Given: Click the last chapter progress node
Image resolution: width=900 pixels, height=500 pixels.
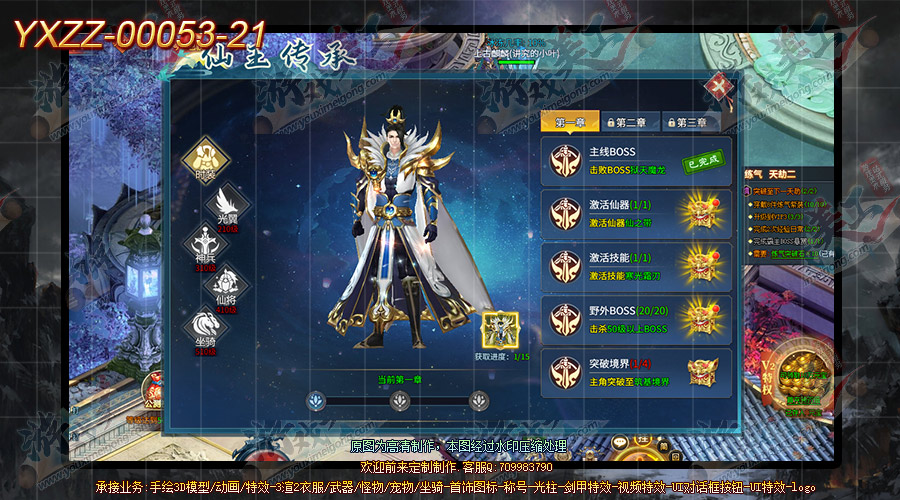Looking at the screenshot, I should point(480,400).
